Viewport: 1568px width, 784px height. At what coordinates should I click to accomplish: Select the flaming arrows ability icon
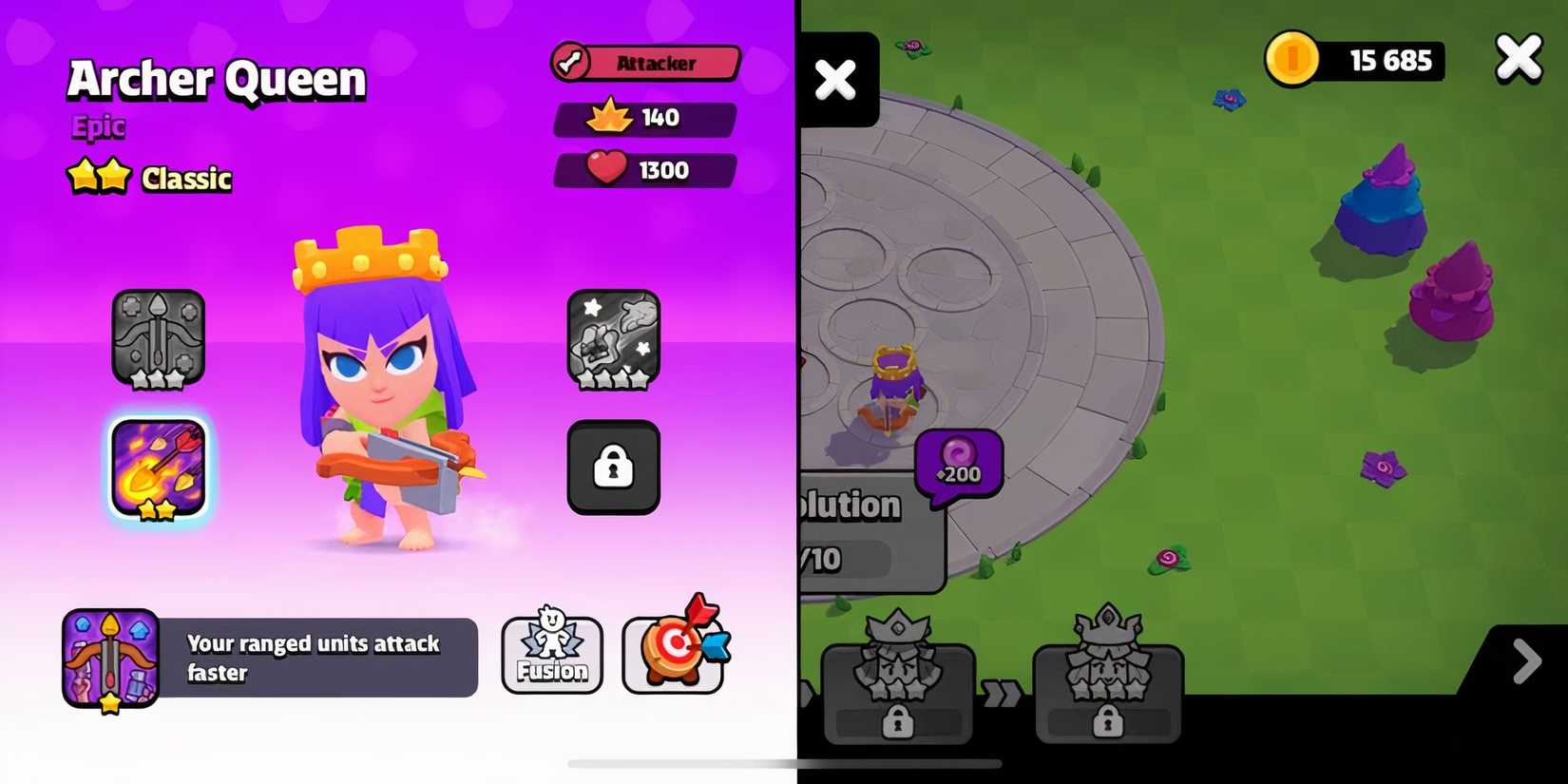pyautogui.click(x=158, y=468)
